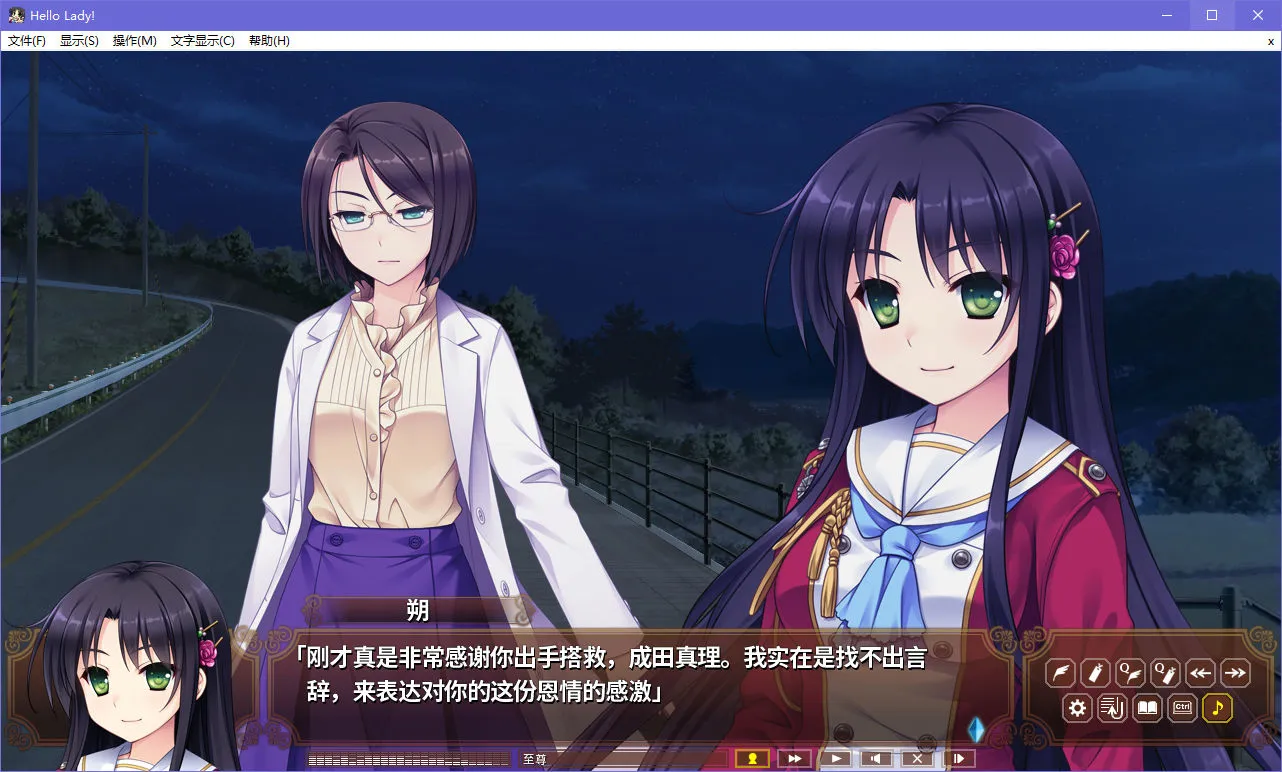
Task: Open quick load with the pen-case icon
Action: coord(1095,673)
